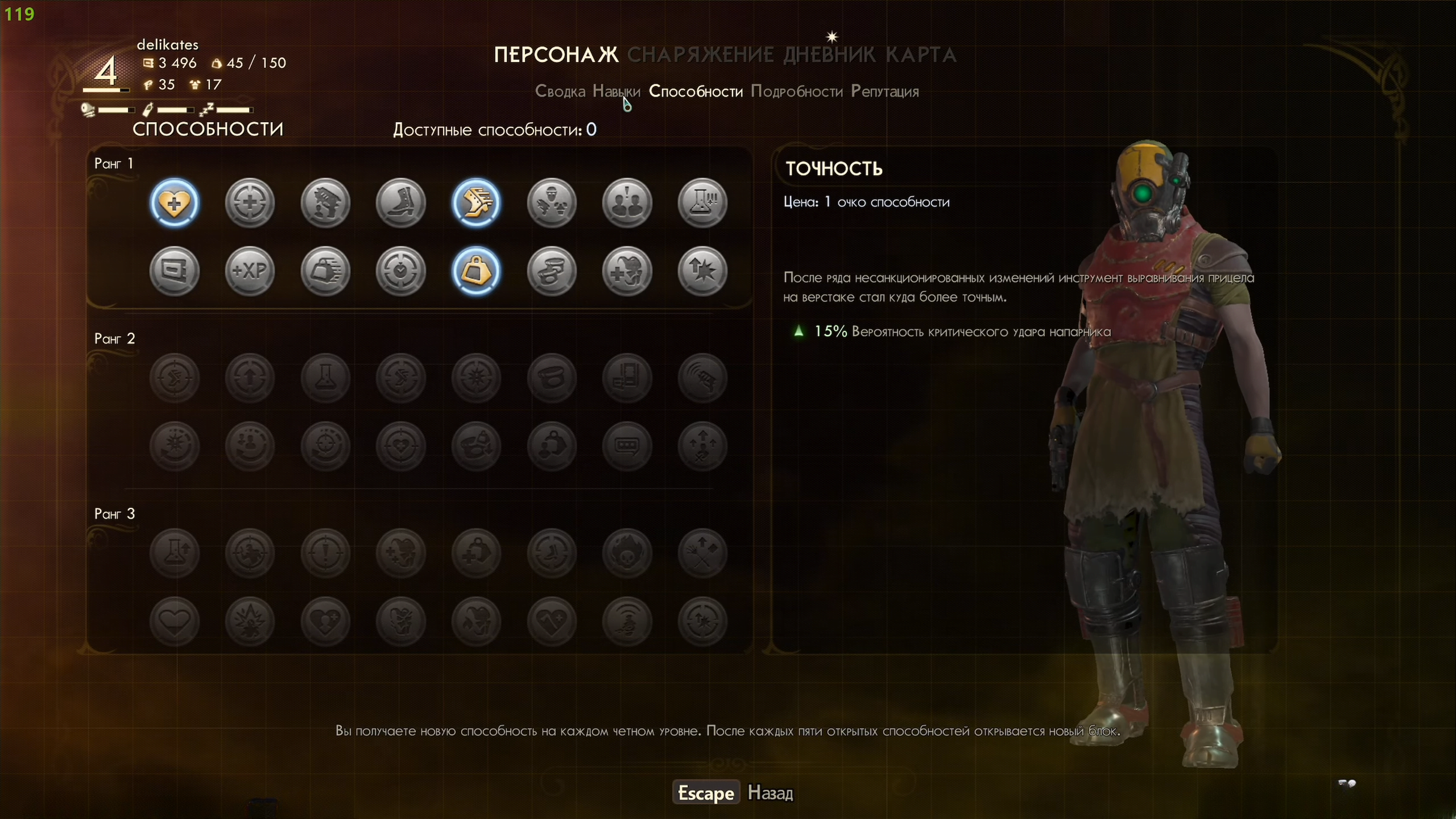Image resolution: width=1456 pixels, height=819 pixels.
Task: Open the Репутация sub-tab
Action: 884,92
